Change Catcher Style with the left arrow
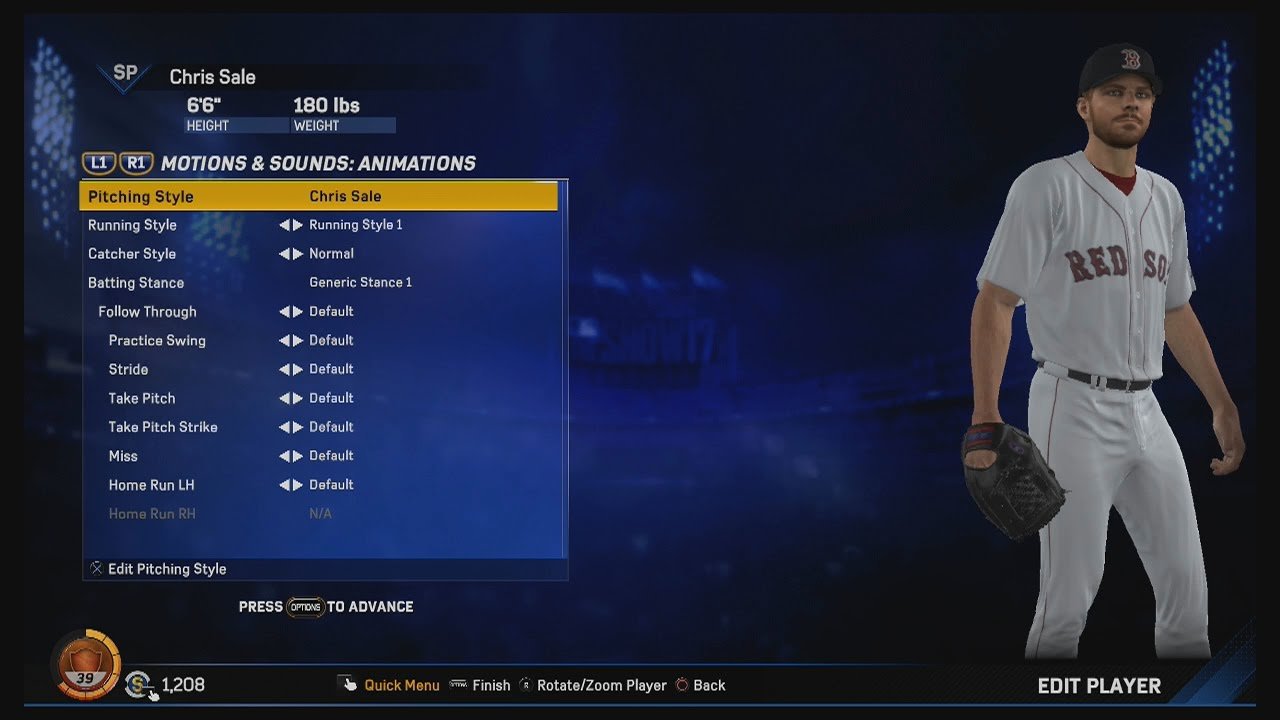1280x720 pixels. [285, 253]
